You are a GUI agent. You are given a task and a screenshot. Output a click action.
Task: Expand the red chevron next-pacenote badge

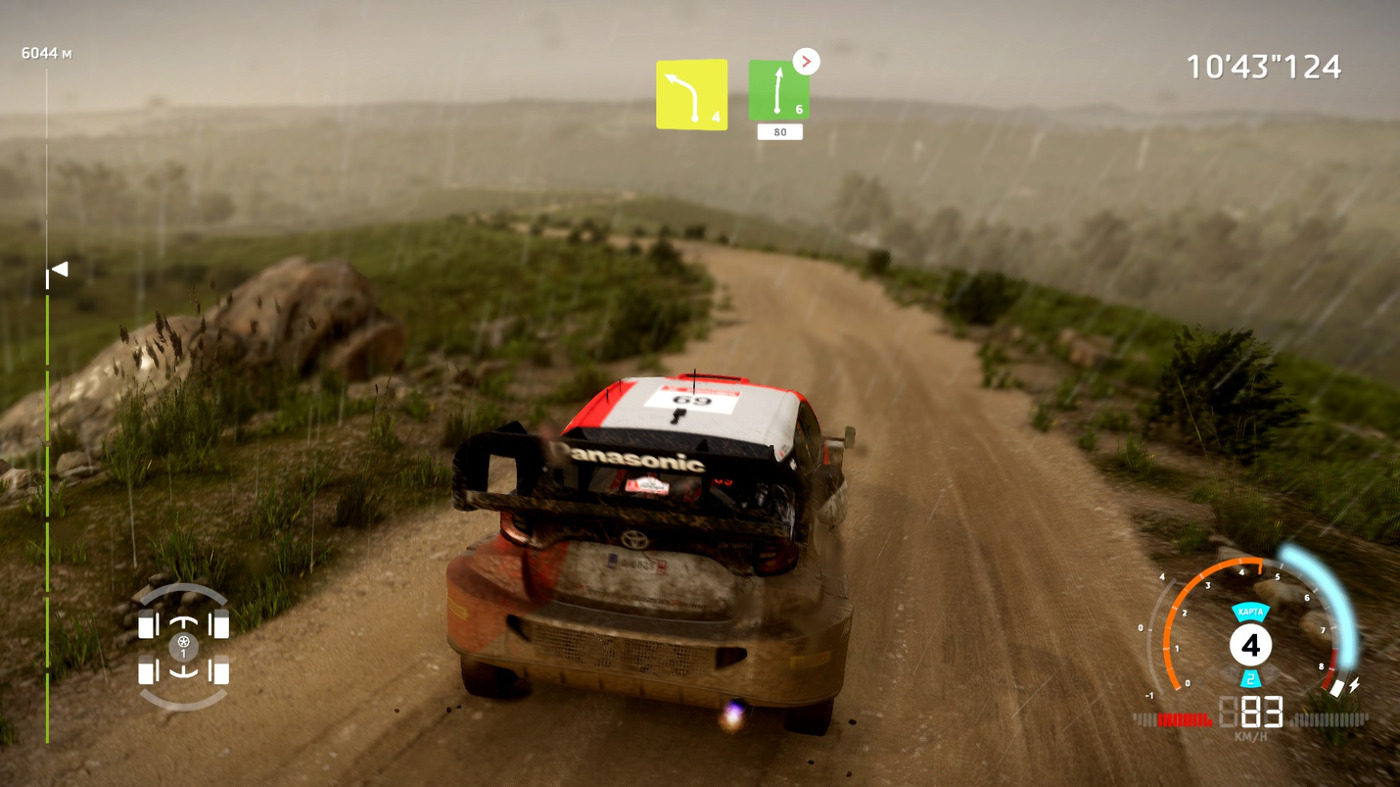click(806, 61)
